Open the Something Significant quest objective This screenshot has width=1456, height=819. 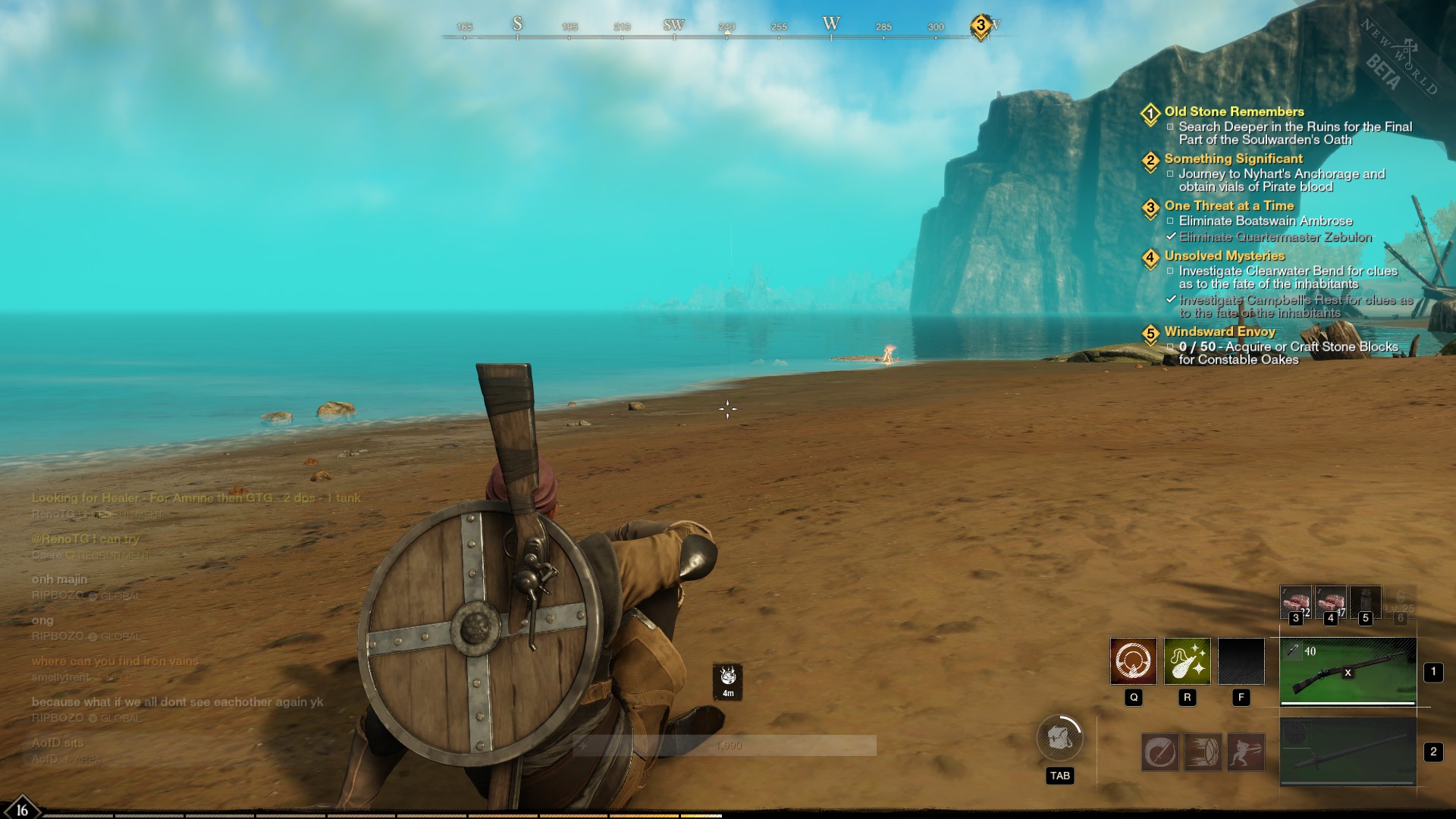(x=1233, y=159)
